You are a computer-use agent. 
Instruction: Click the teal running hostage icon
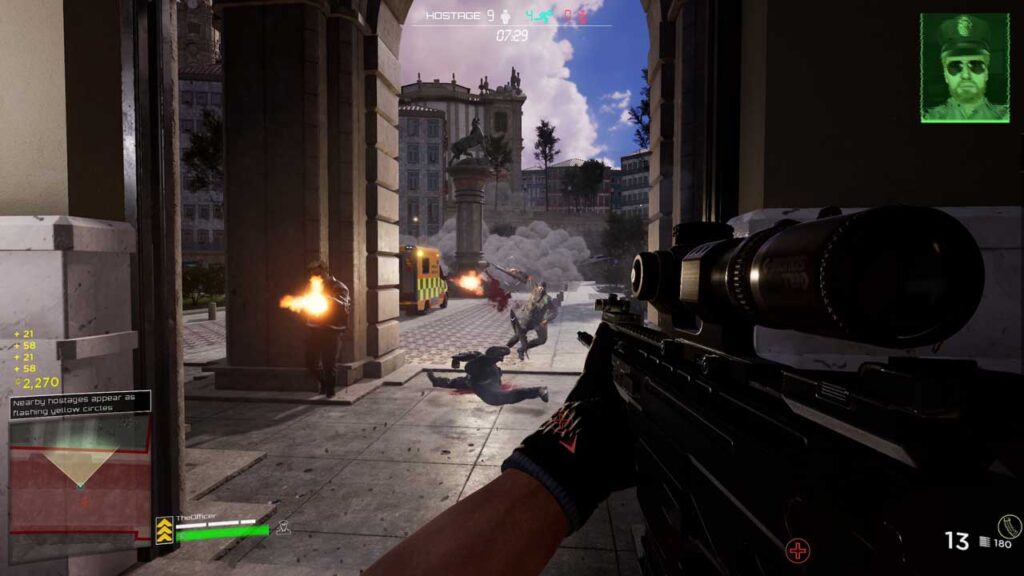click(543, 16)
